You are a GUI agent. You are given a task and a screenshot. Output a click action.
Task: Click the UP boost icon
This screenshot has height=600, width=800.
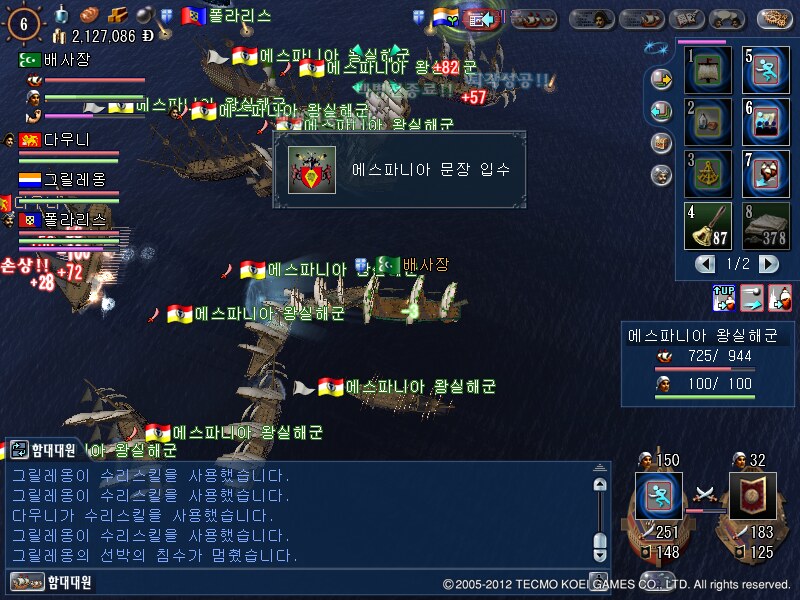(x=724, y=297)
